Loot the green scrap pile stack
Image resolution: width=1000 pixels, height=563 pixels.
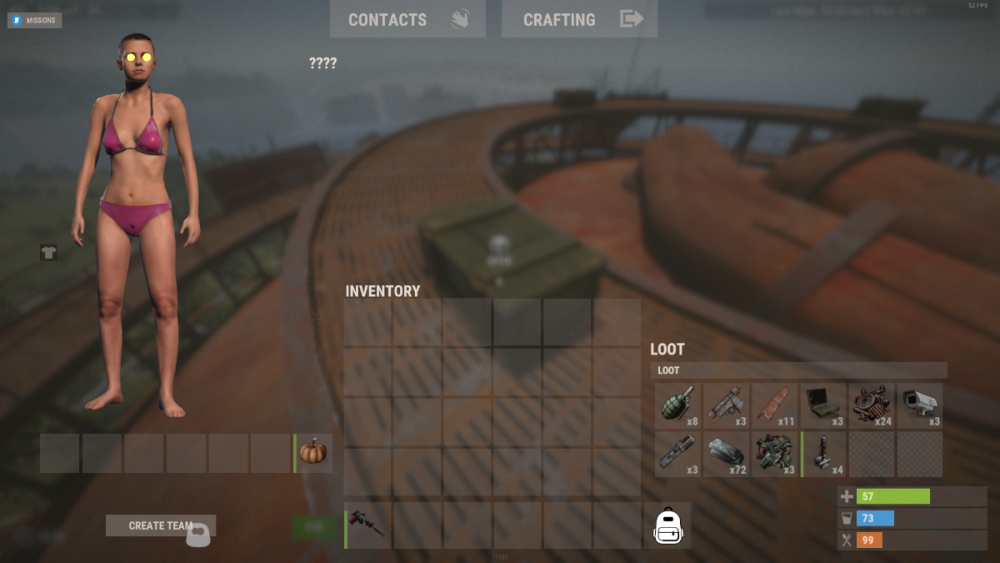coord(775,454)
